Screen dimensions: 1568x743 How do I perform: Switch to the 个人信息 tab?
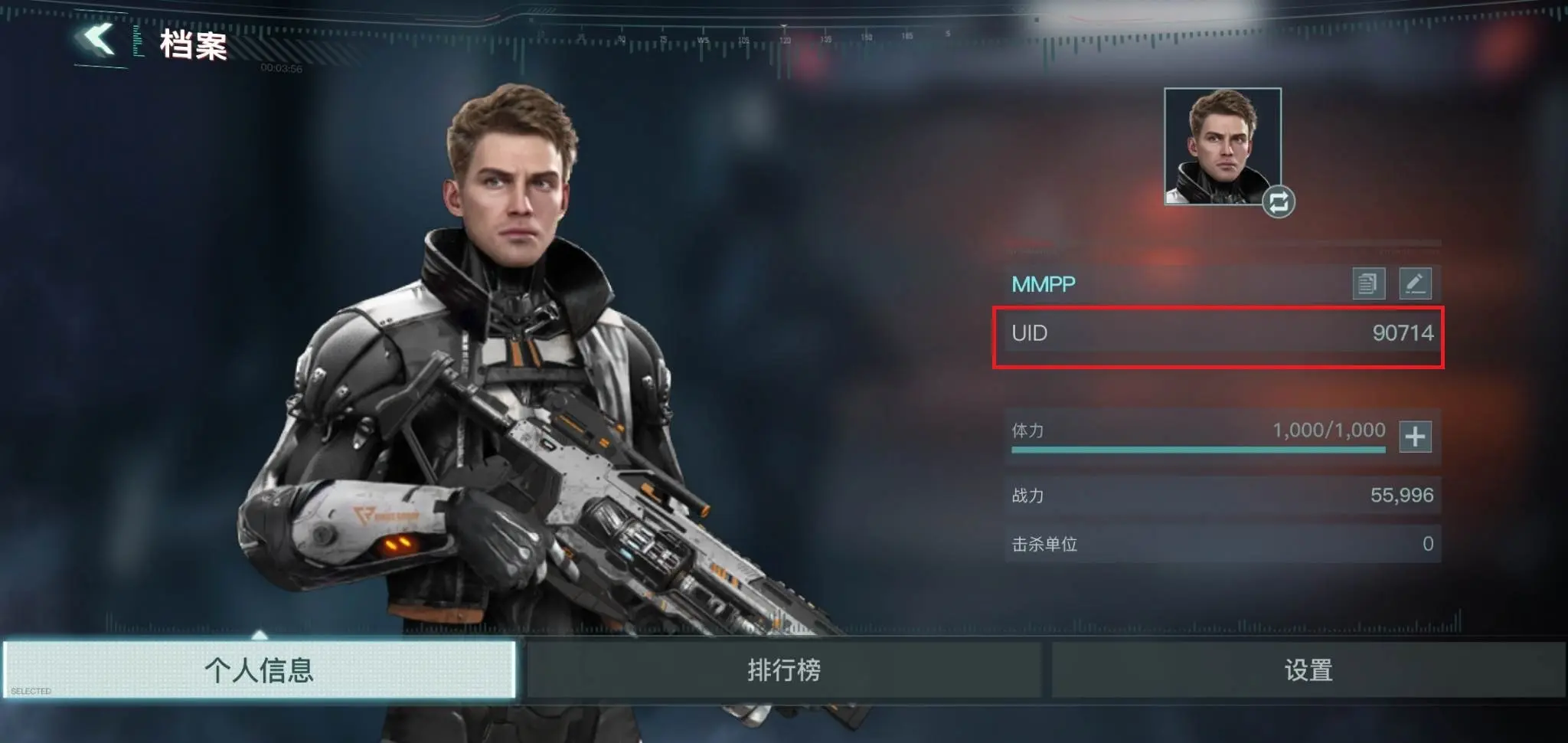click(260, 670)
